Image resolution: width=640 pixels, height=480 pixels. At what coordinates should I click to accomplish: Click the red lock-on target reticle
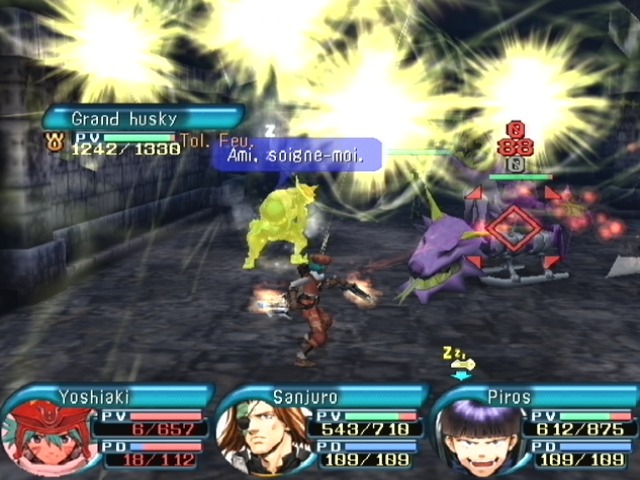[x=513, y=228]
